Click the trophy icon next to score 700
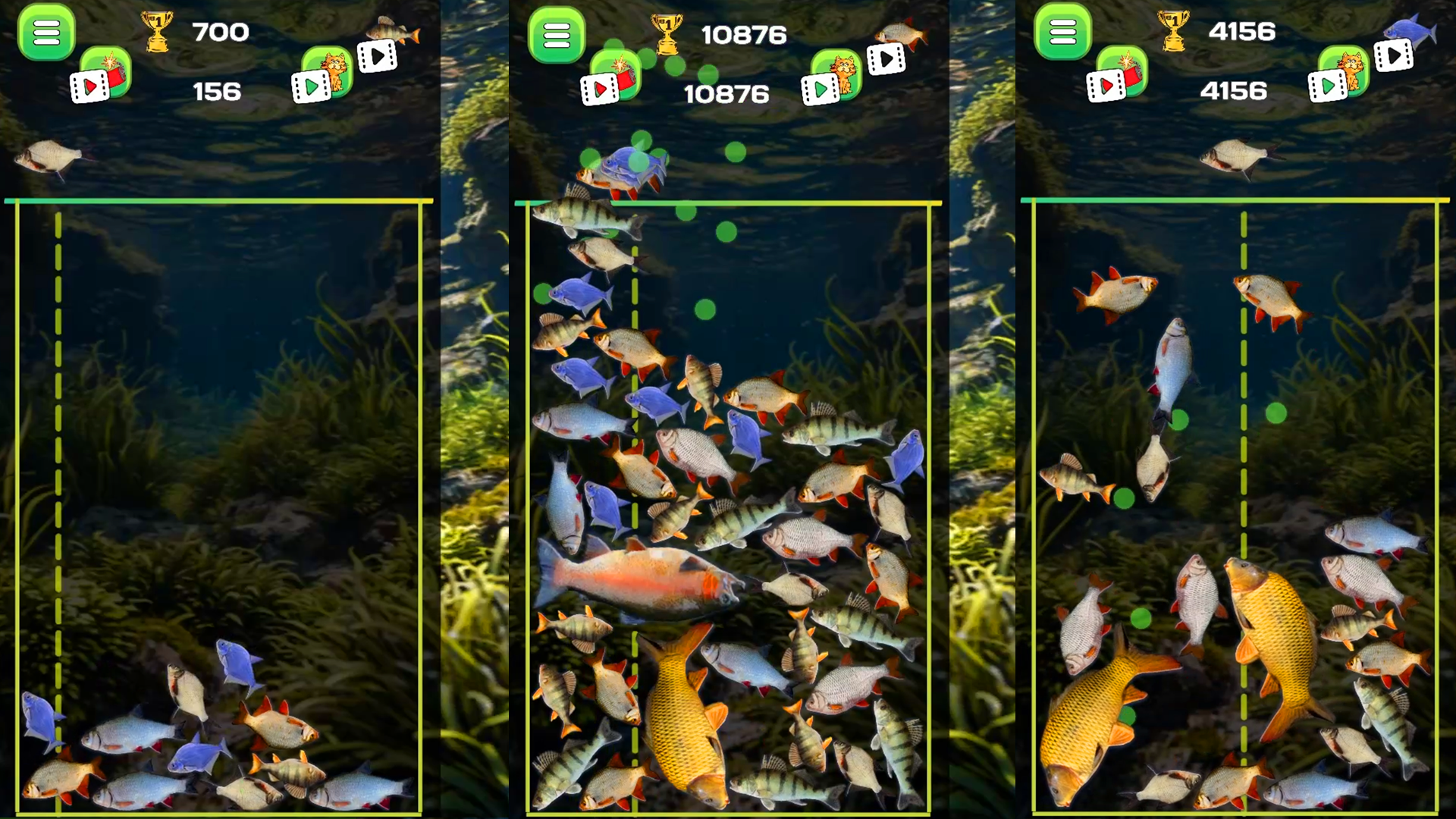 [x=157, y=32]
